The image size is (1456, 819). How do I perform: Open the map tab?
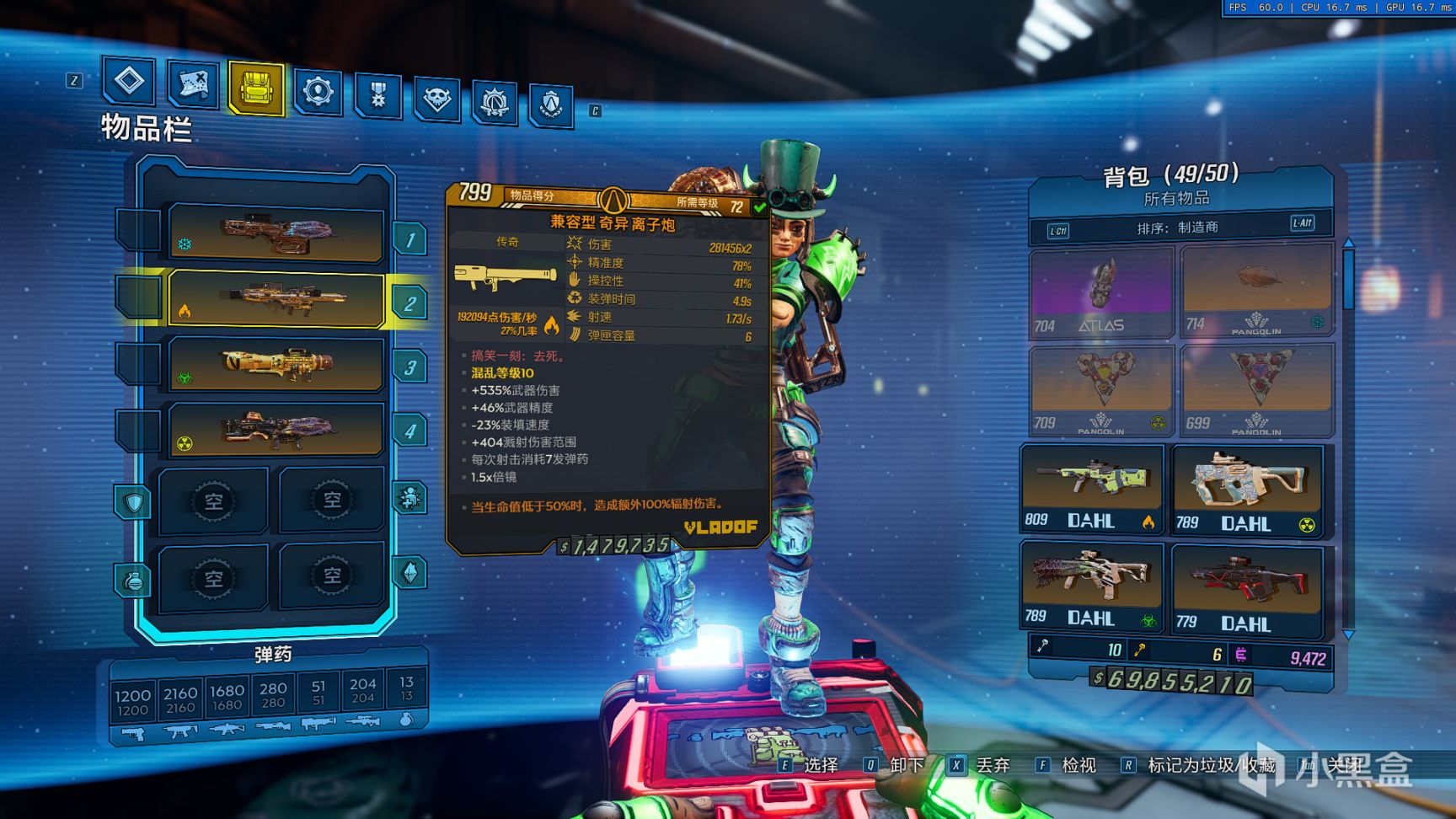coord(193,83)
